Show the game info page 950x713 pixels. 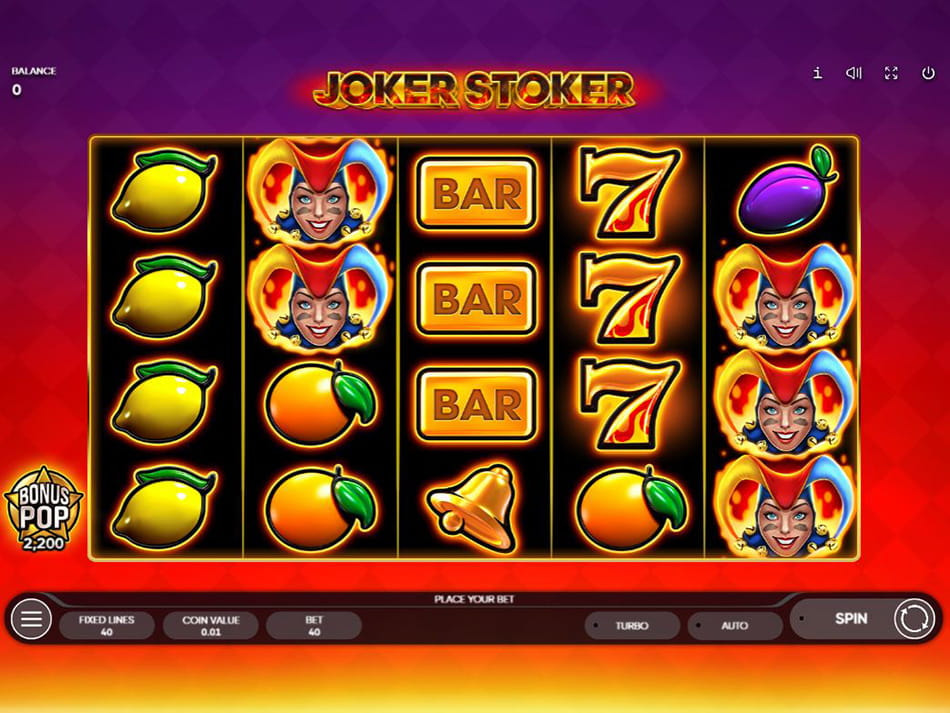817,73
